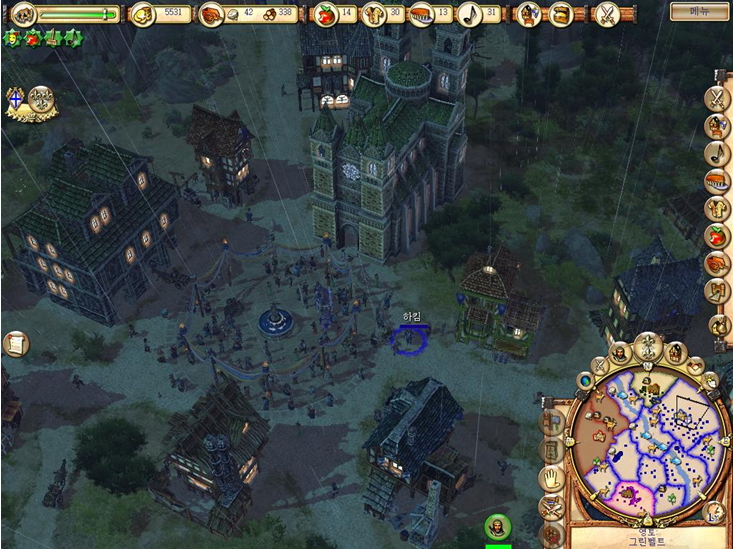Click the hand icon left of minimap
Image resolution: width=733 pixels, height=550 pixels.
(550, 479)
